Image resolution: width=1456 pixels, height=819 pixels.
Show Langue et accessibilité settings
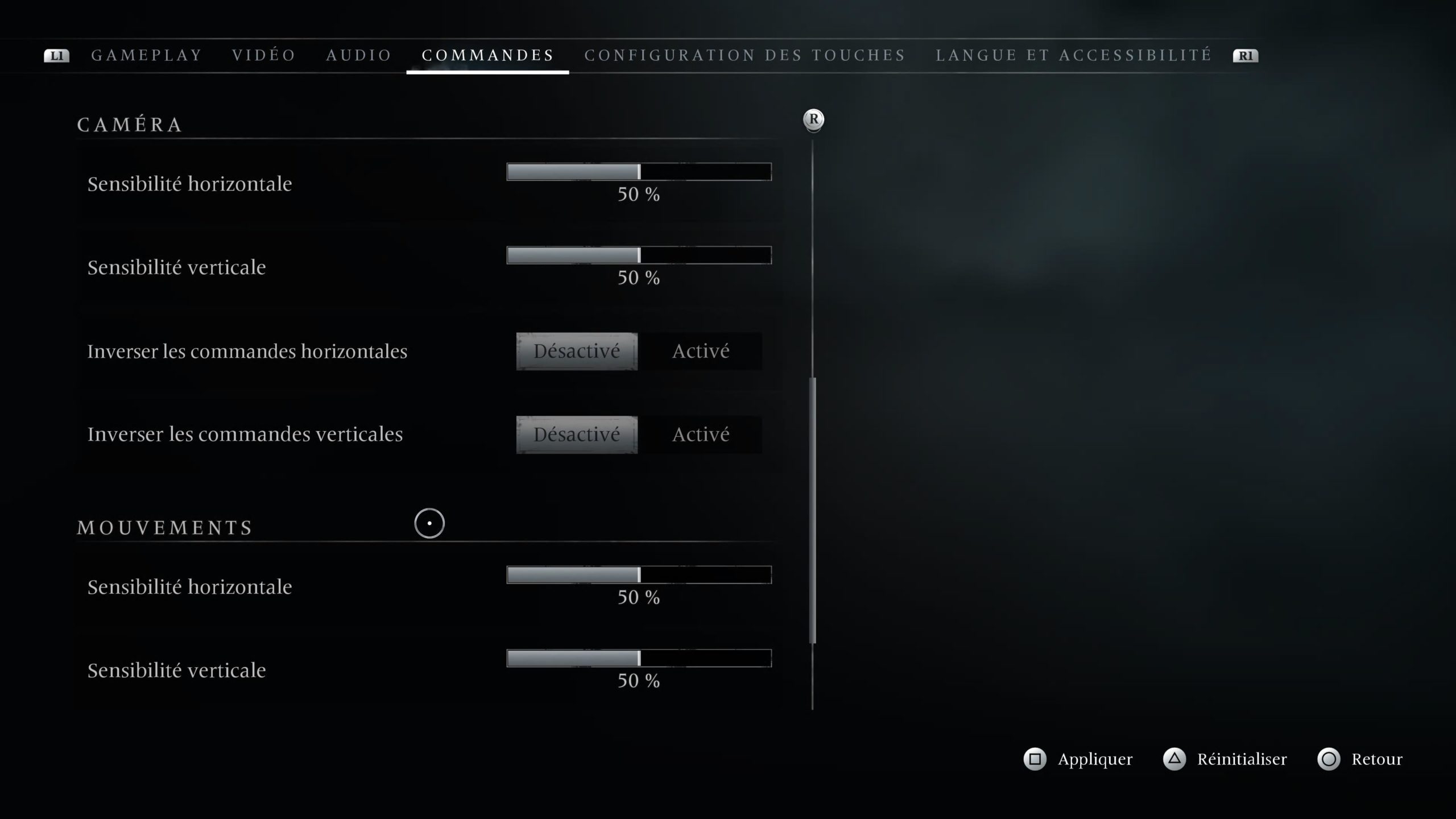[x=1074, y=55]
